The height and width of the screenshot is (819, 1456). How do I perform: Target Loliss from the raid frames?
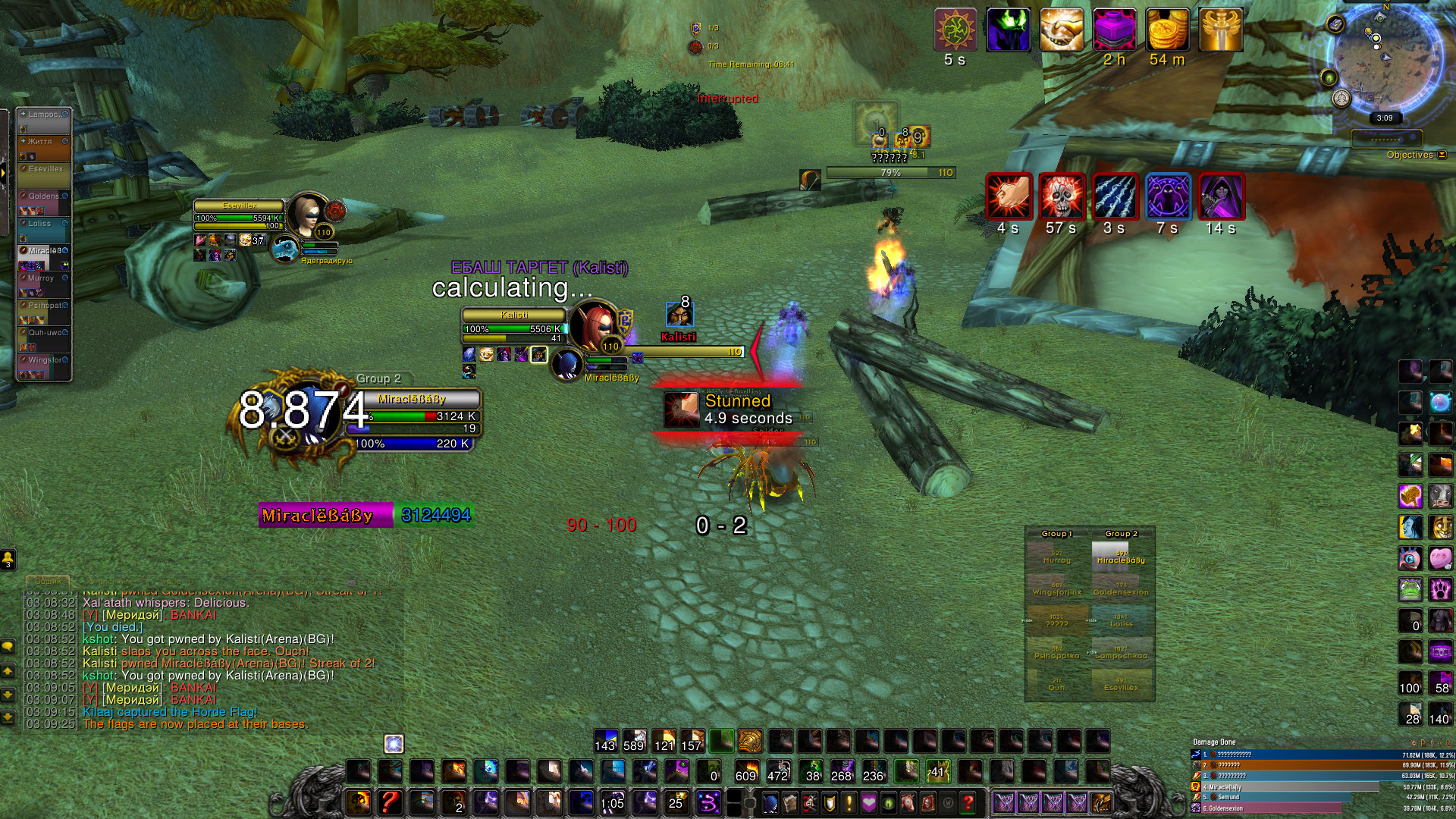(44, 229)
